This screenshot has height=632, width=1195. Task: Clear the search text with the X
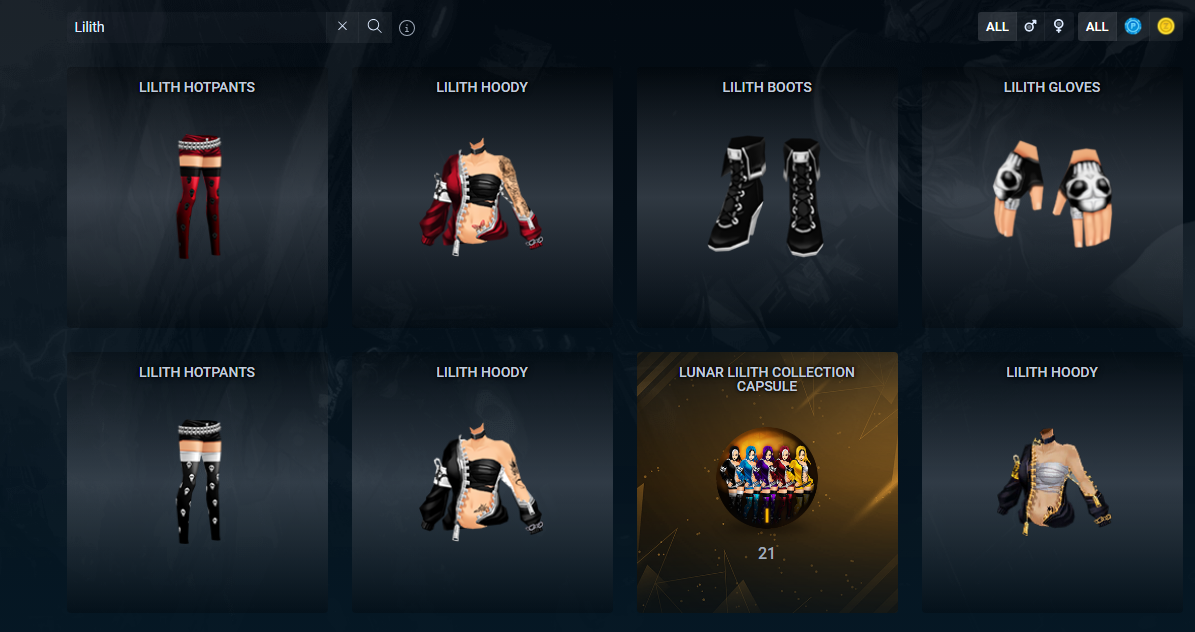[342, 27]
